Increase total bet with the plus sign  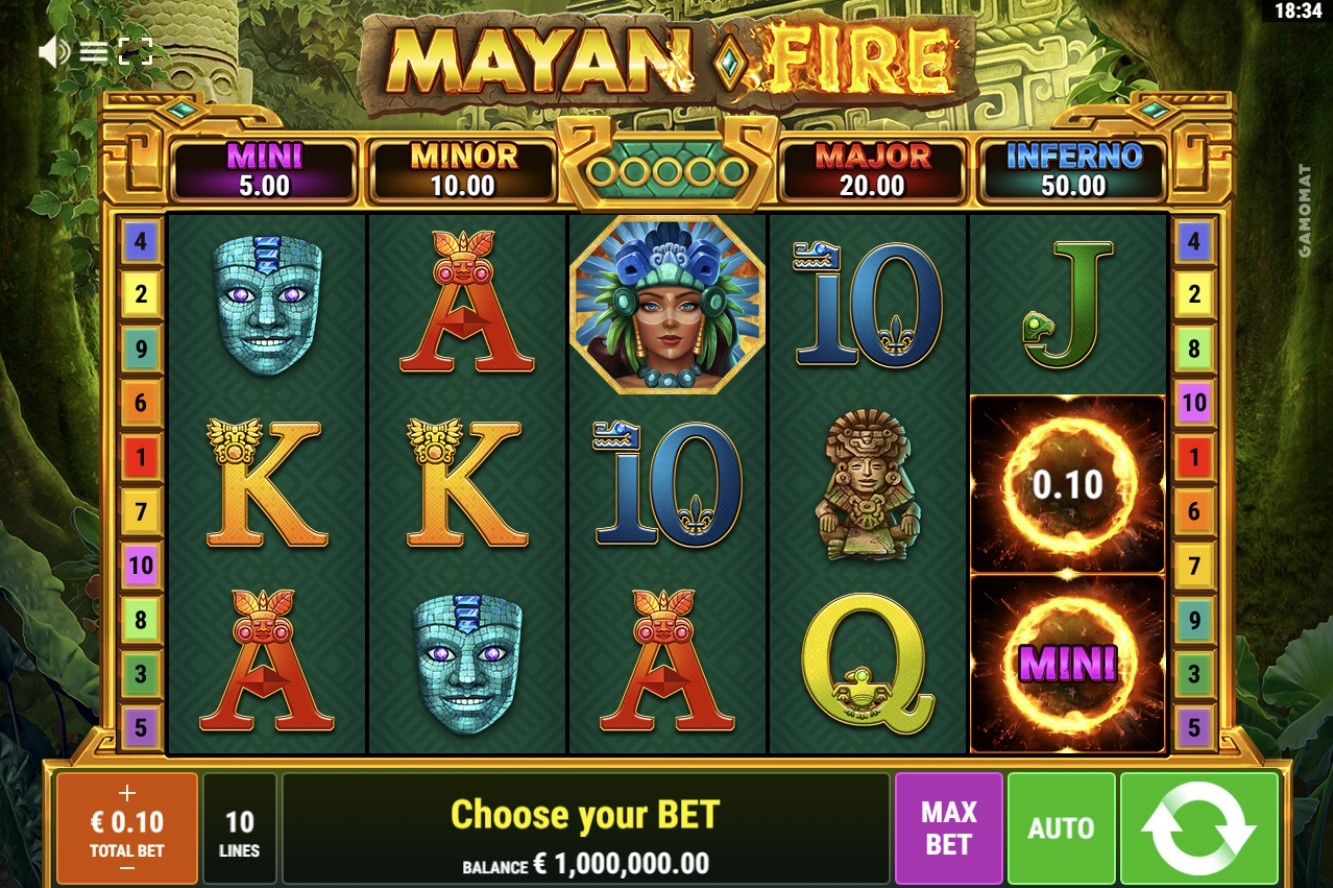click(127, 794)
